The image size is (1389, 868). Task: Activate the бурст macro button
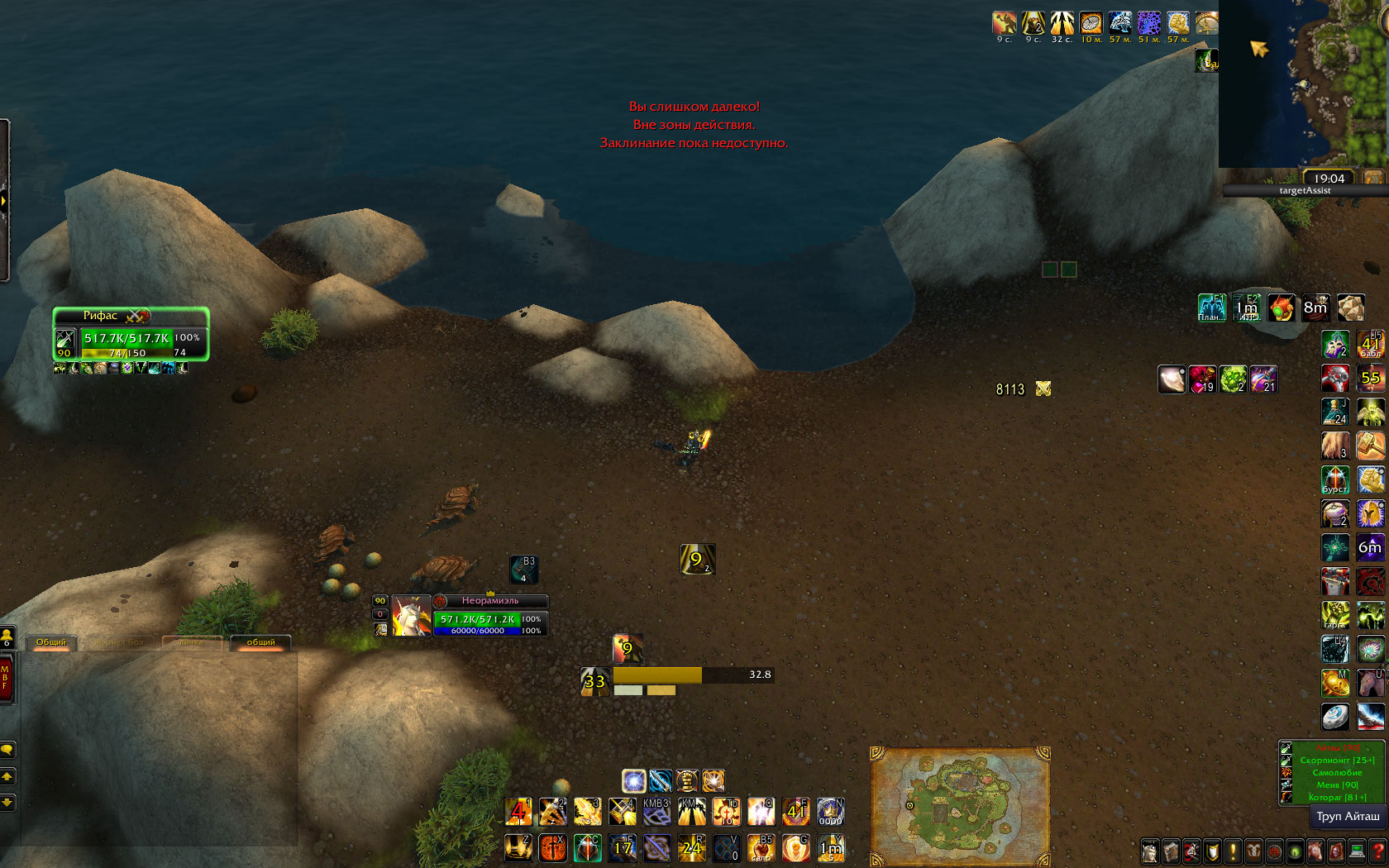[1335, 479]
